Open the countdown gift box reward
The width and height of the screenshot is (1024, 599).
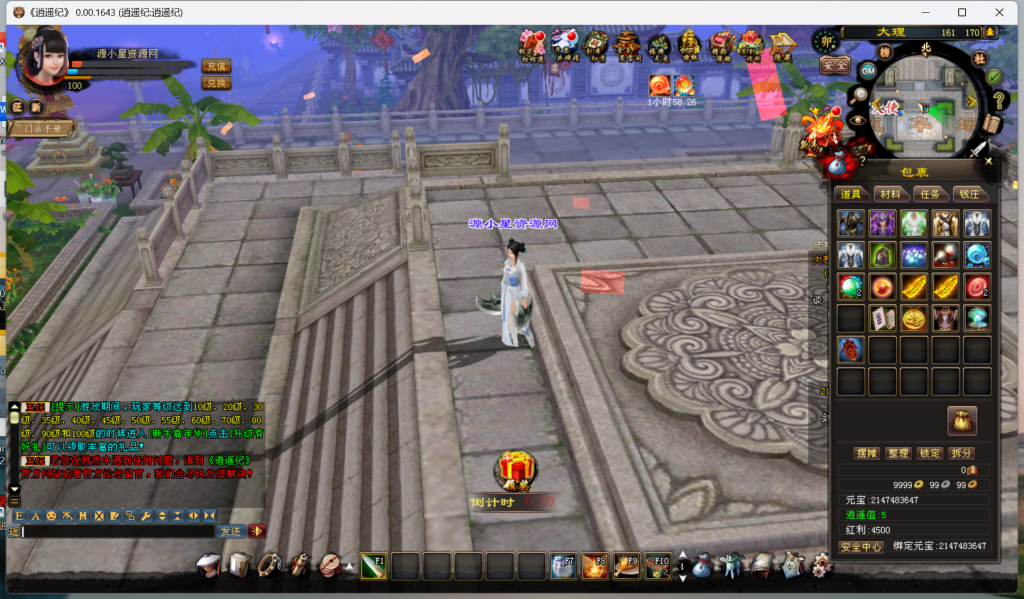click(516, 468)
